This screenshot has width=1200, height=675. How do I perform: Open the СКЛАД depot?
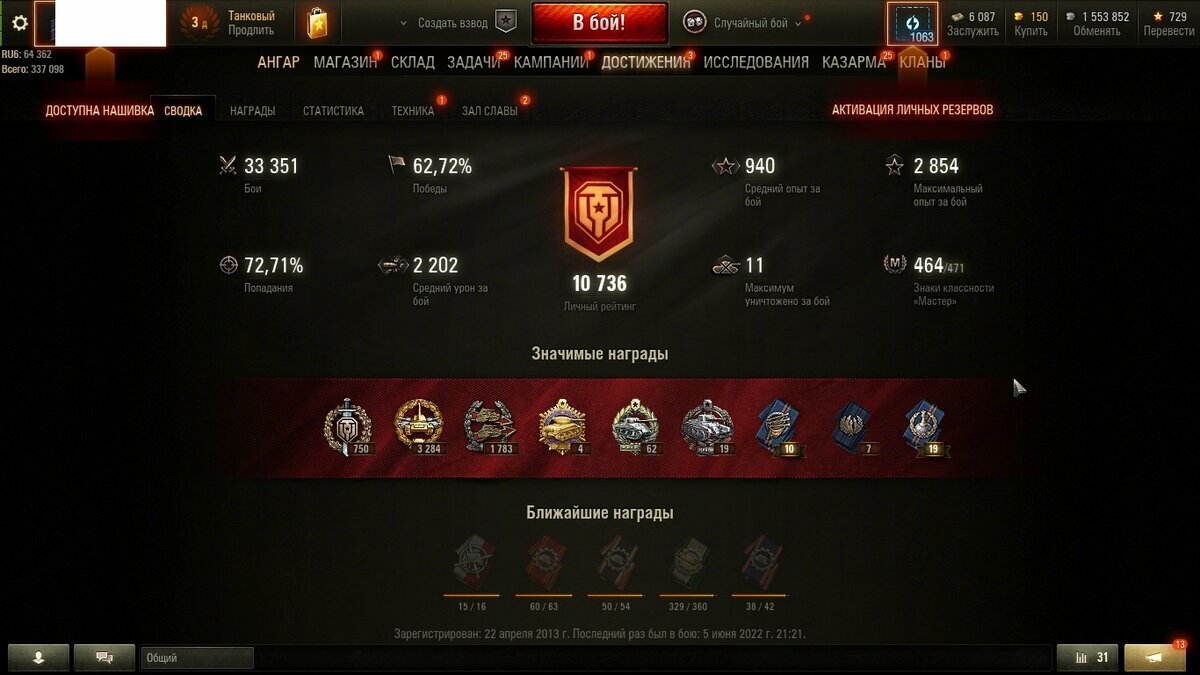413,62
